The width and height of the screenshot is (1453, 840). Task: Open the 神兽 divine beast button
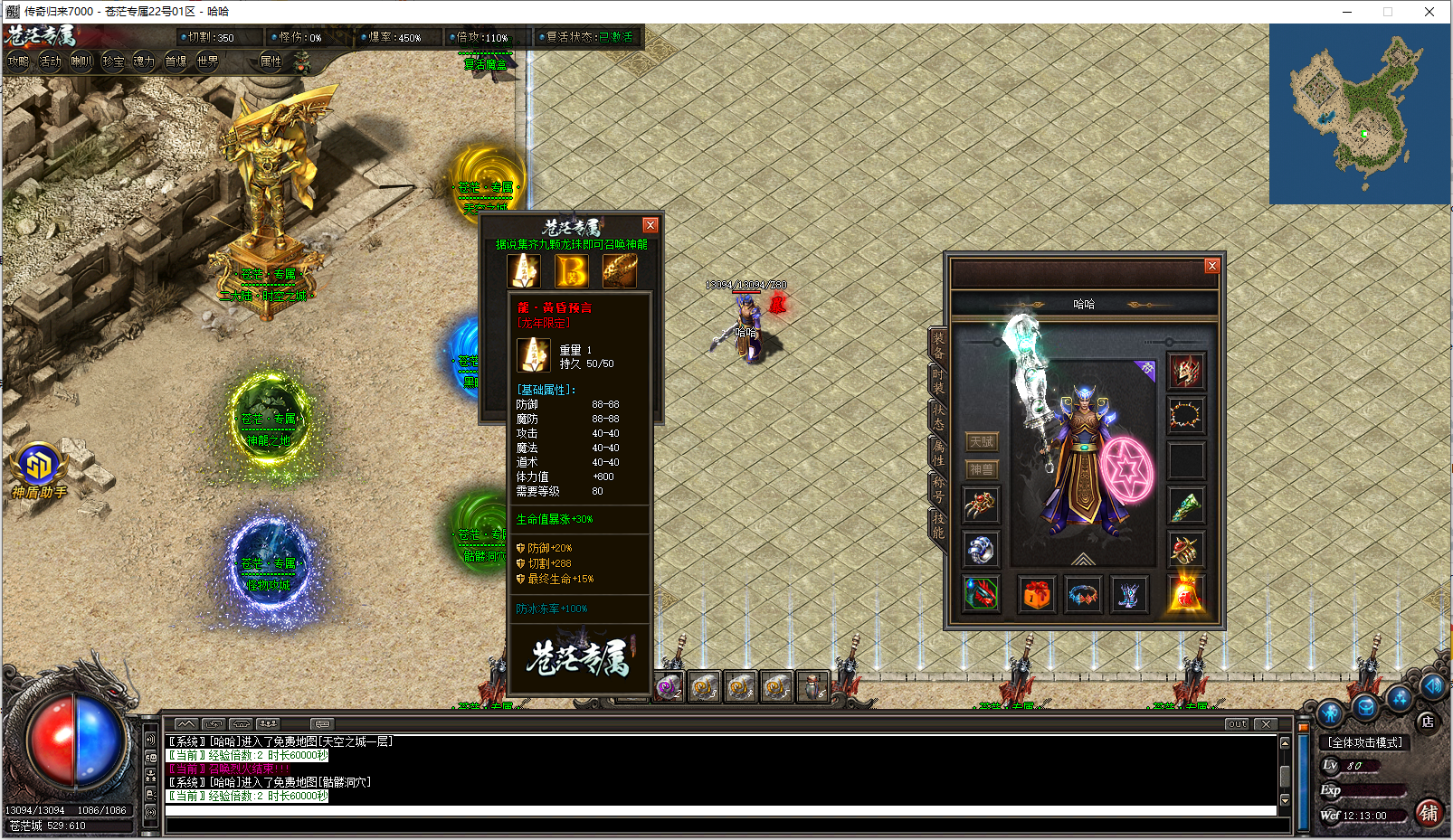(x=981, y=470)
